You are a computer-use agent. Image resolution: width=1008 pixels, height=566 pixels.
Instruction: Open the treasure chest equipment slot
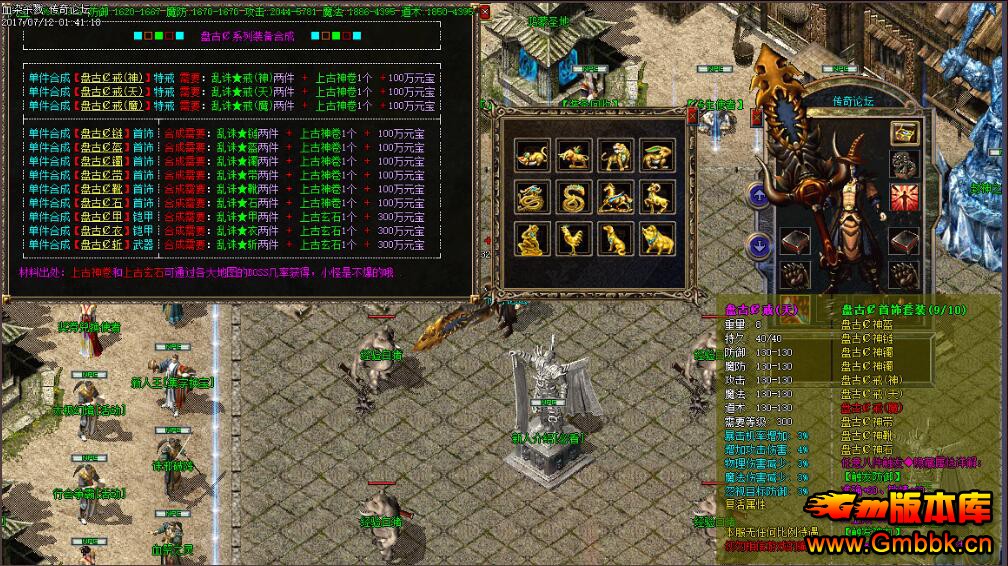click(905, 132)
